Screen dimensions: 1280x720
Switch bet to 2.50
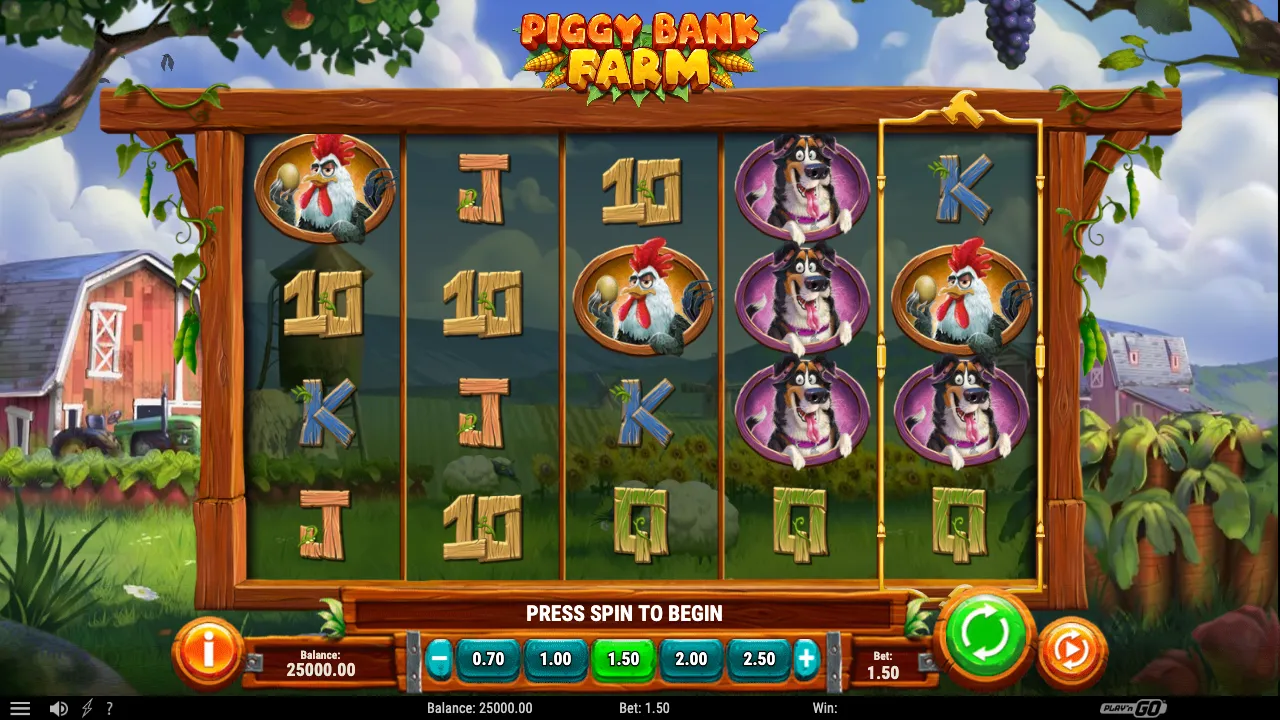[x=758, y=659]
